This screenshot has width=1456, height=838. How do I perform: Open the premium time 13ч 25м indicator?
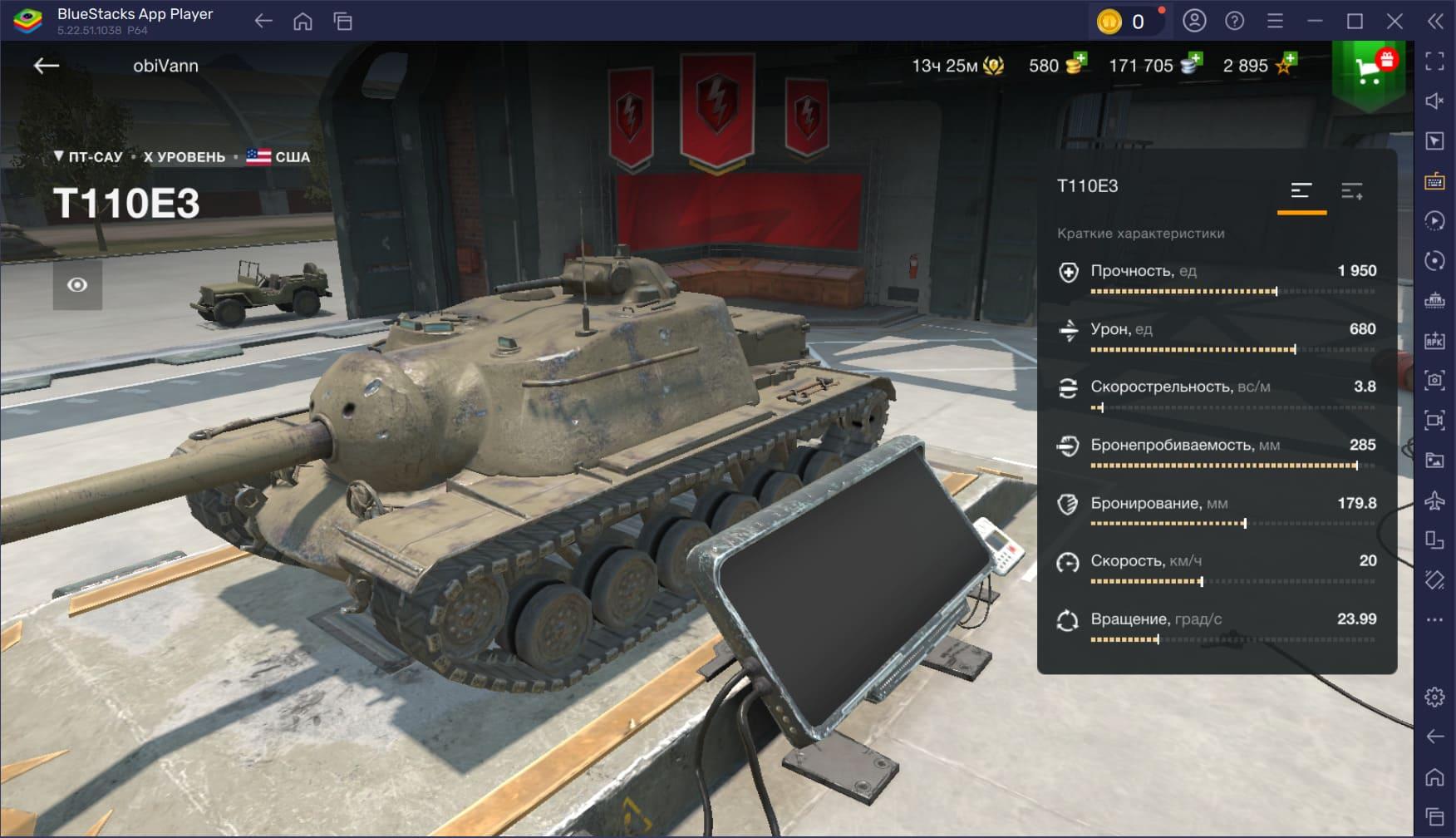[957, 66]
